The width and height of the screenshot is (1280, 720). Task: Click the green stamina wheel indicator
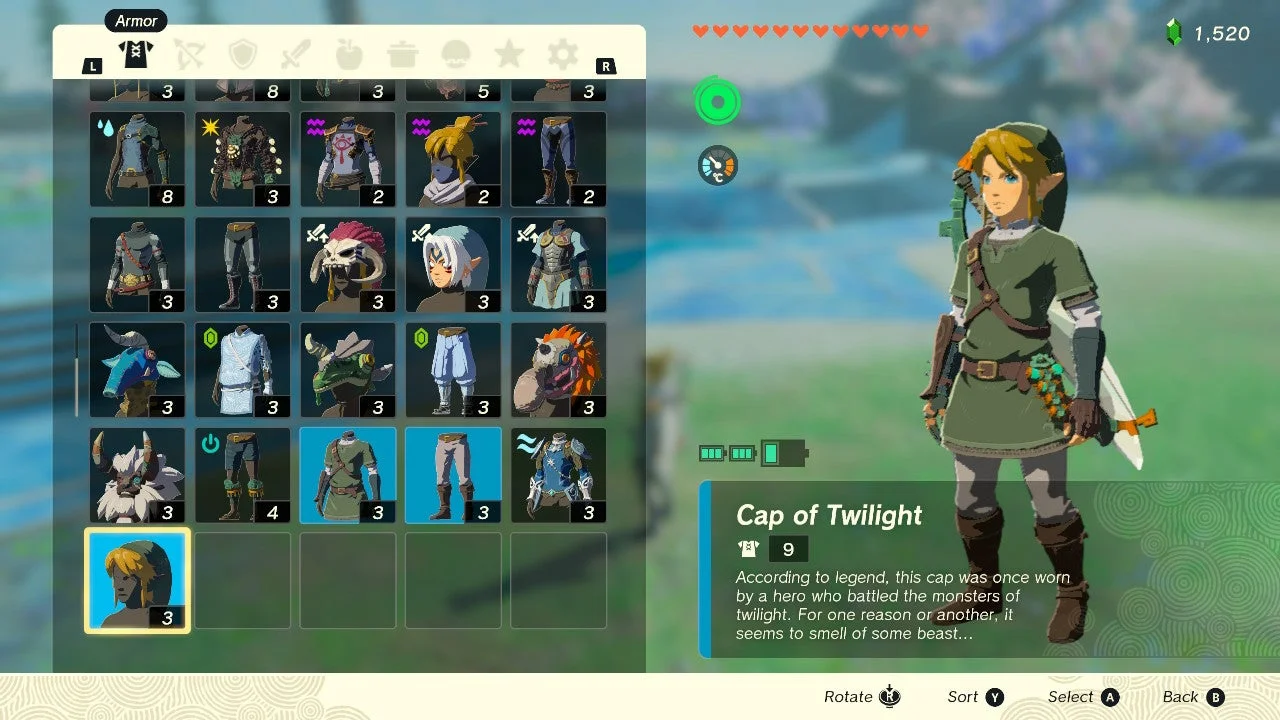pyautogui.click(x=716, y=101)
